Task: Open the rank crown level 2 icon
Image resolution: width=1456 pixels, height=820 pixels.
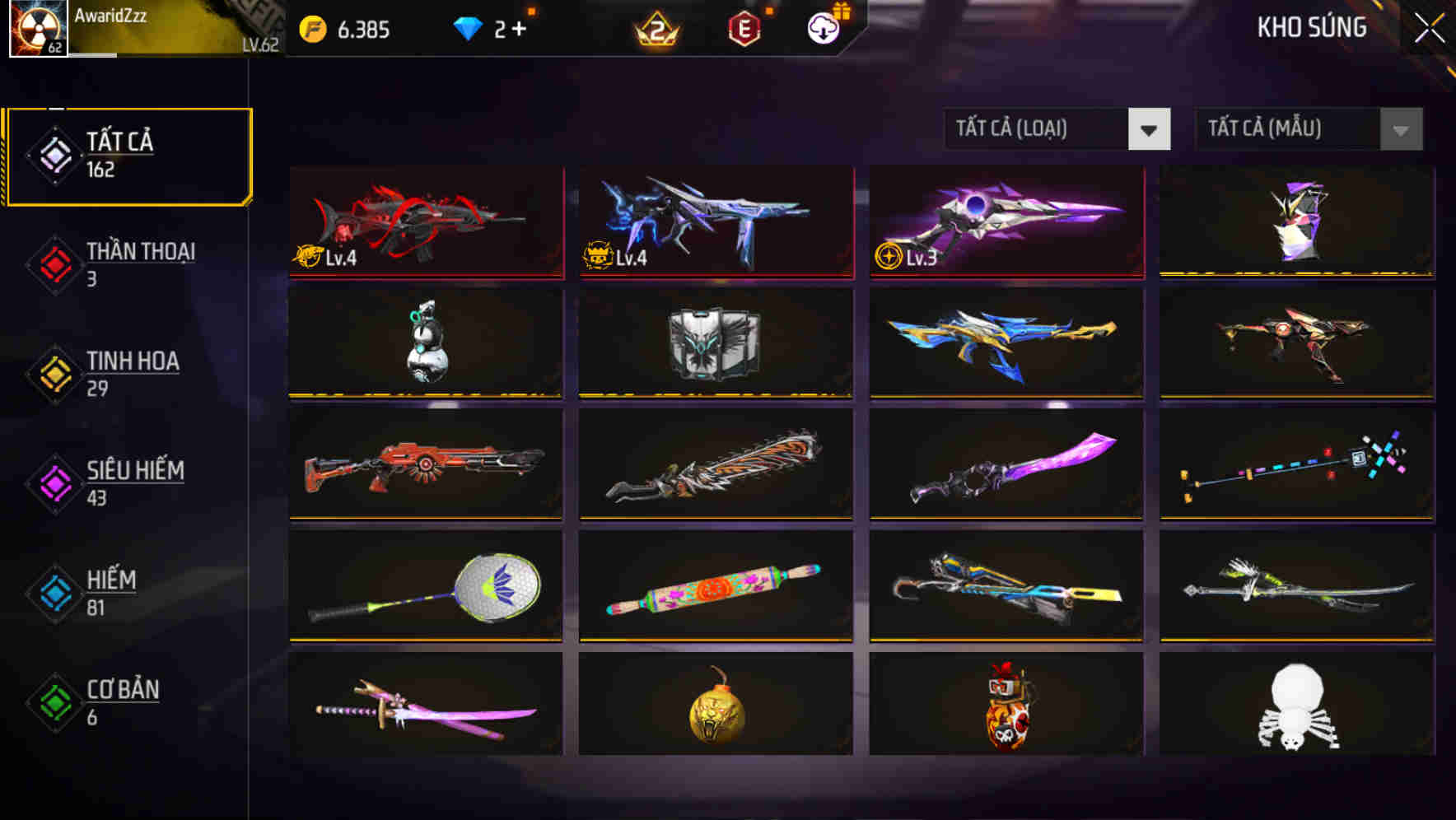Action: (655, 29)
